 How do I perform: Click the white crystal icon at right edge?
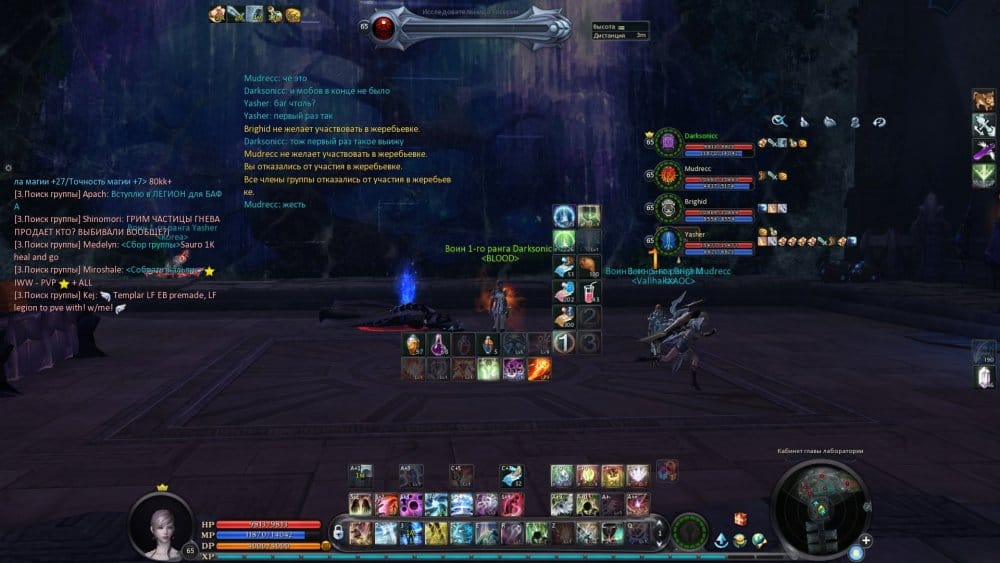pos(984,376)
